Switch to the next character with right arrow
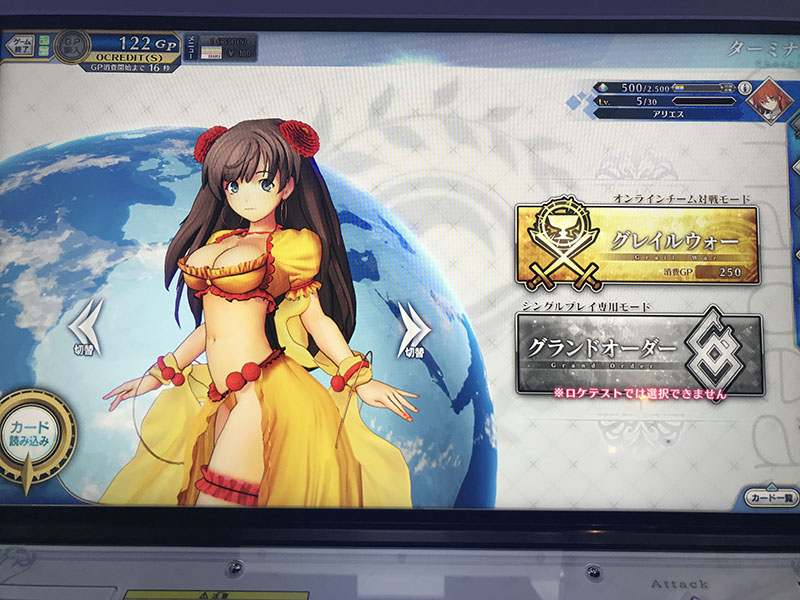The width and height of the screenshot is (800, 600). 414,325
